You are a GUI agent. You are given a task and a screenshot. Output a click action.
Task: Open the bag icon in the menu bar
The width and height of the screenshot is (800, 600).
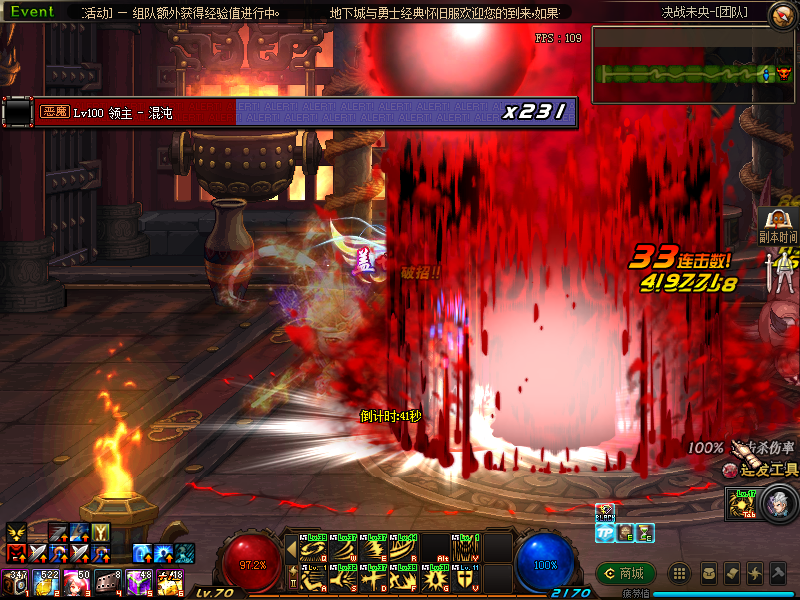[x=709, y=573]
